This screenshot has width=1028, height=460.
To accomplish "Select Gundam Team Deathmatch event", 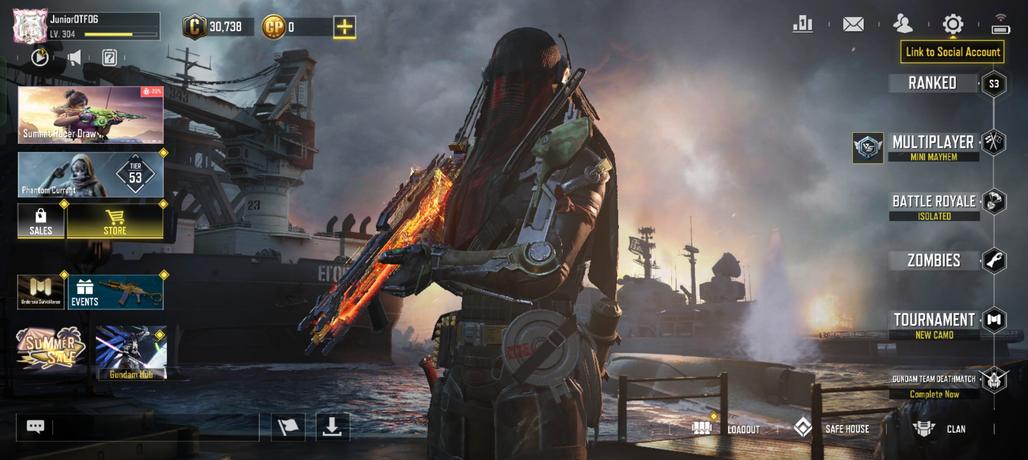I will point(932,385).
